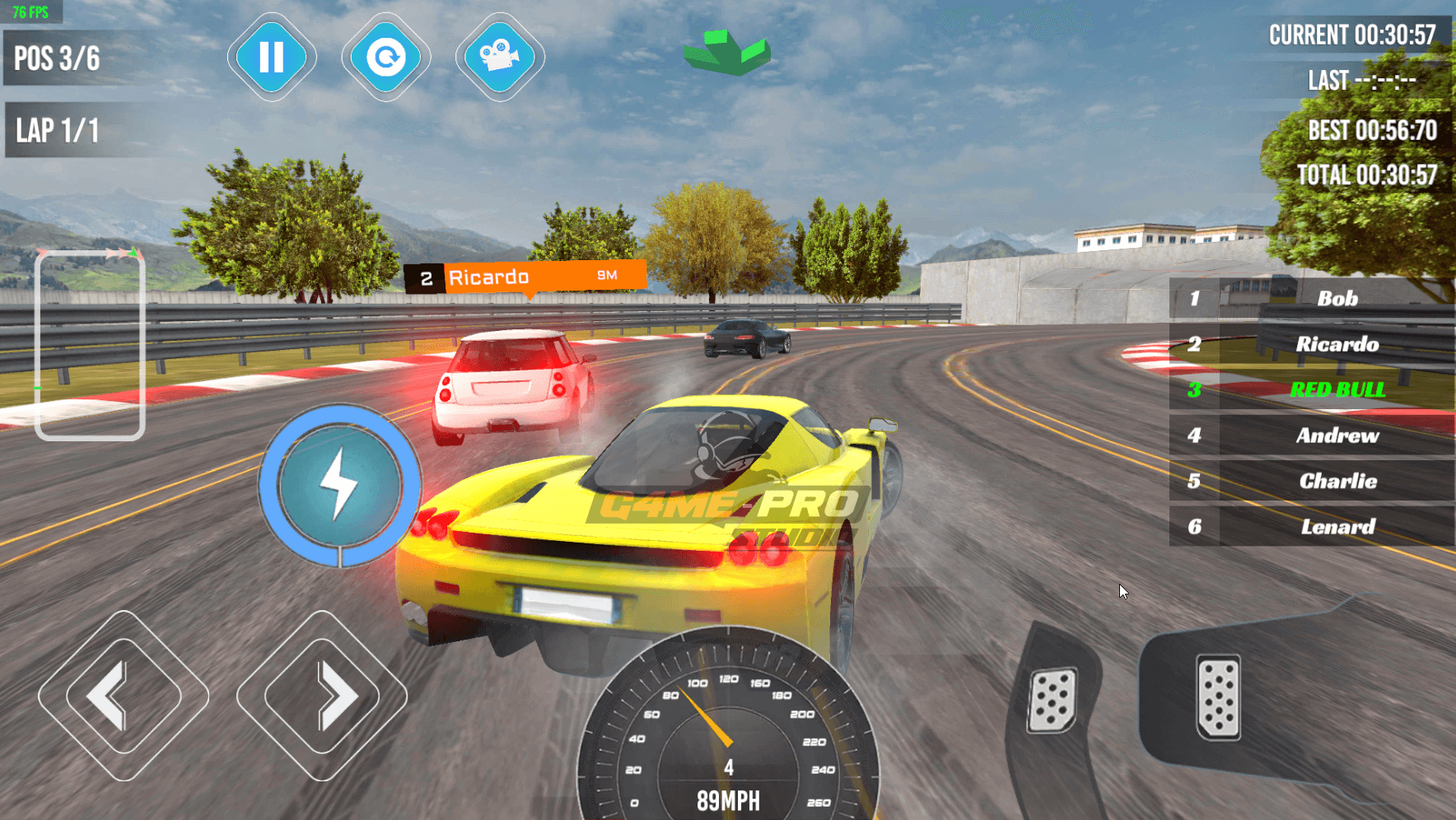Click the track minimap outline

(90, 345)
